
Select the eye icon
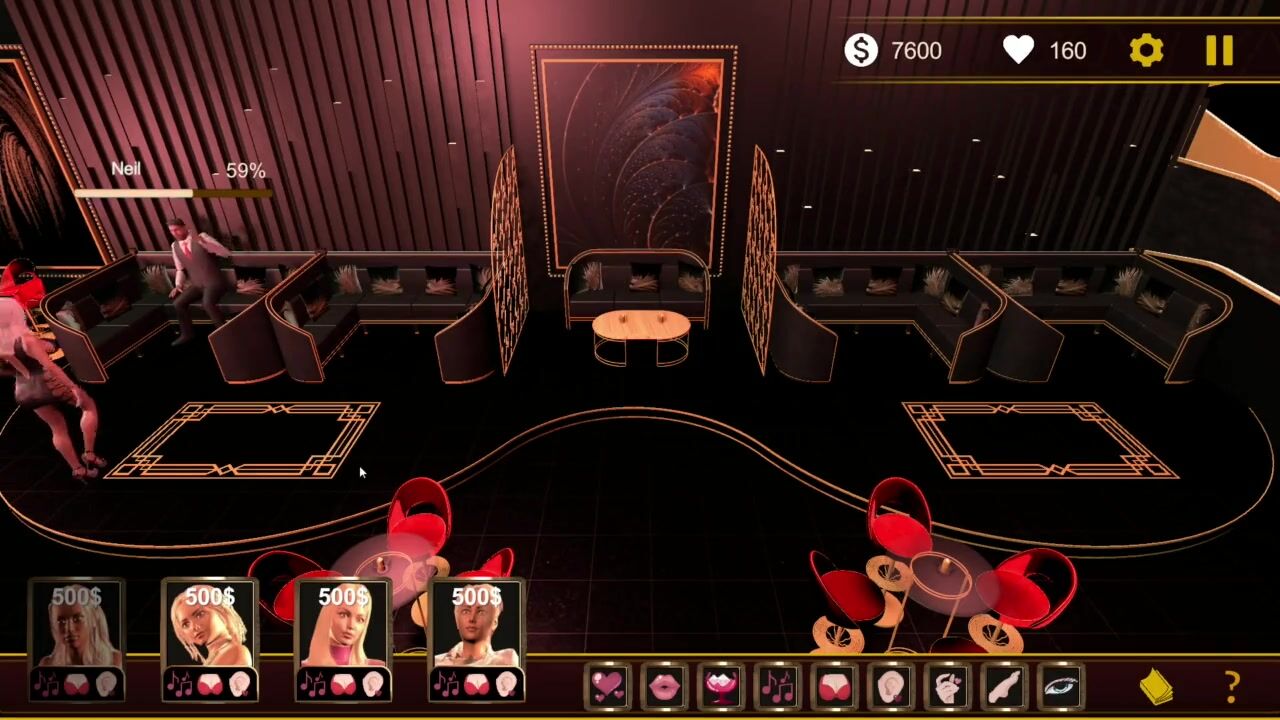[x=1061, y=686]
